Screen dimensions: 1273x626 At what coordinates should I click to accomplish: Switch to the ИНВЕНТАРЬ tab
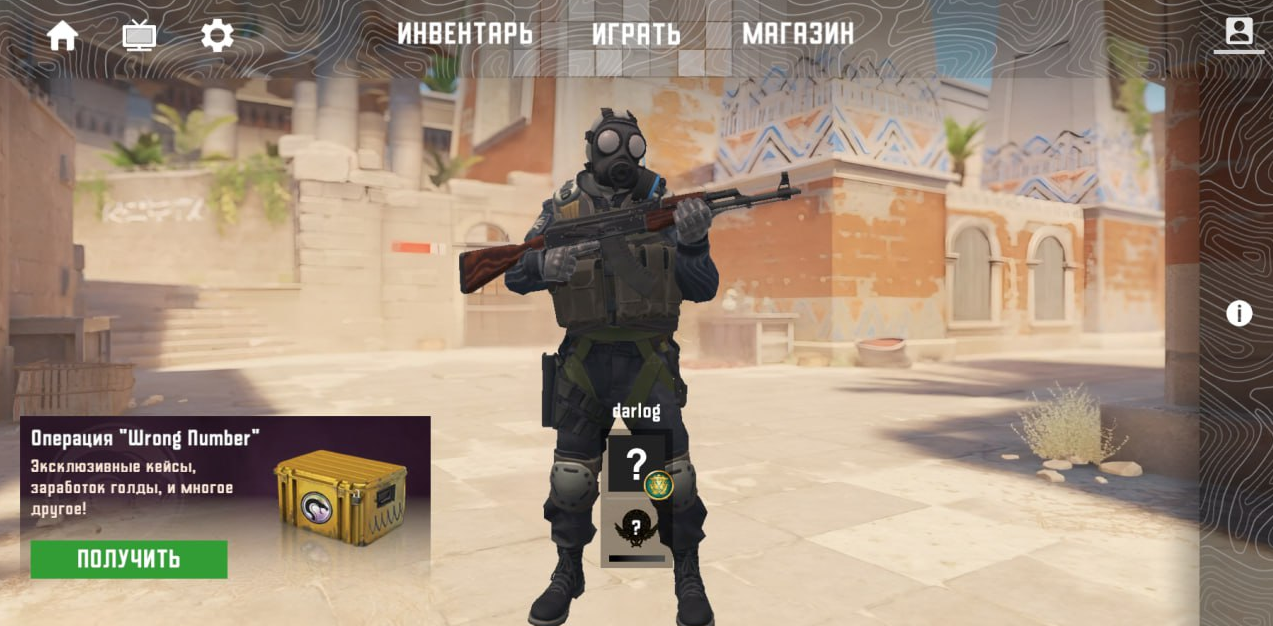[465, 34]
